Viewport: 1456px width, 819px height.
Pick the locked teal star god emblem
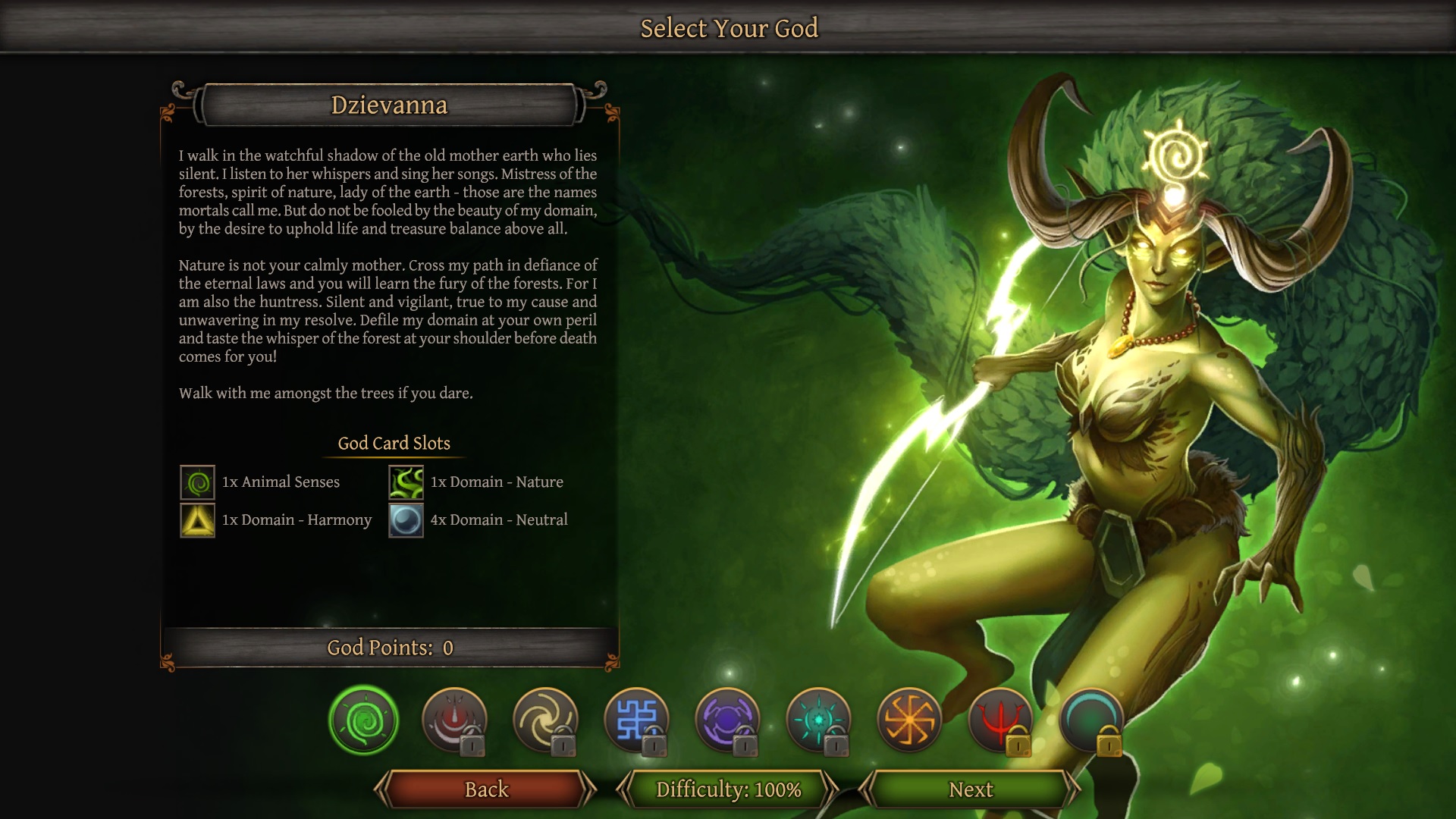click(818, 720)
